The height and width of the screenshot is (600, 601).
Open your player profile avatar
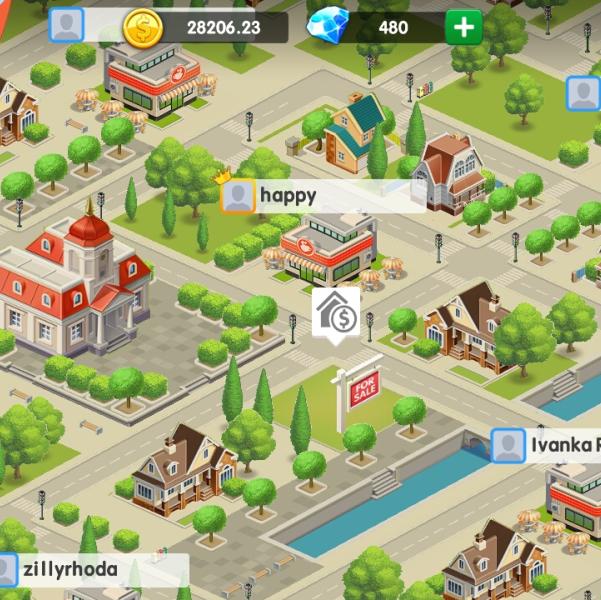coord(67,26)
